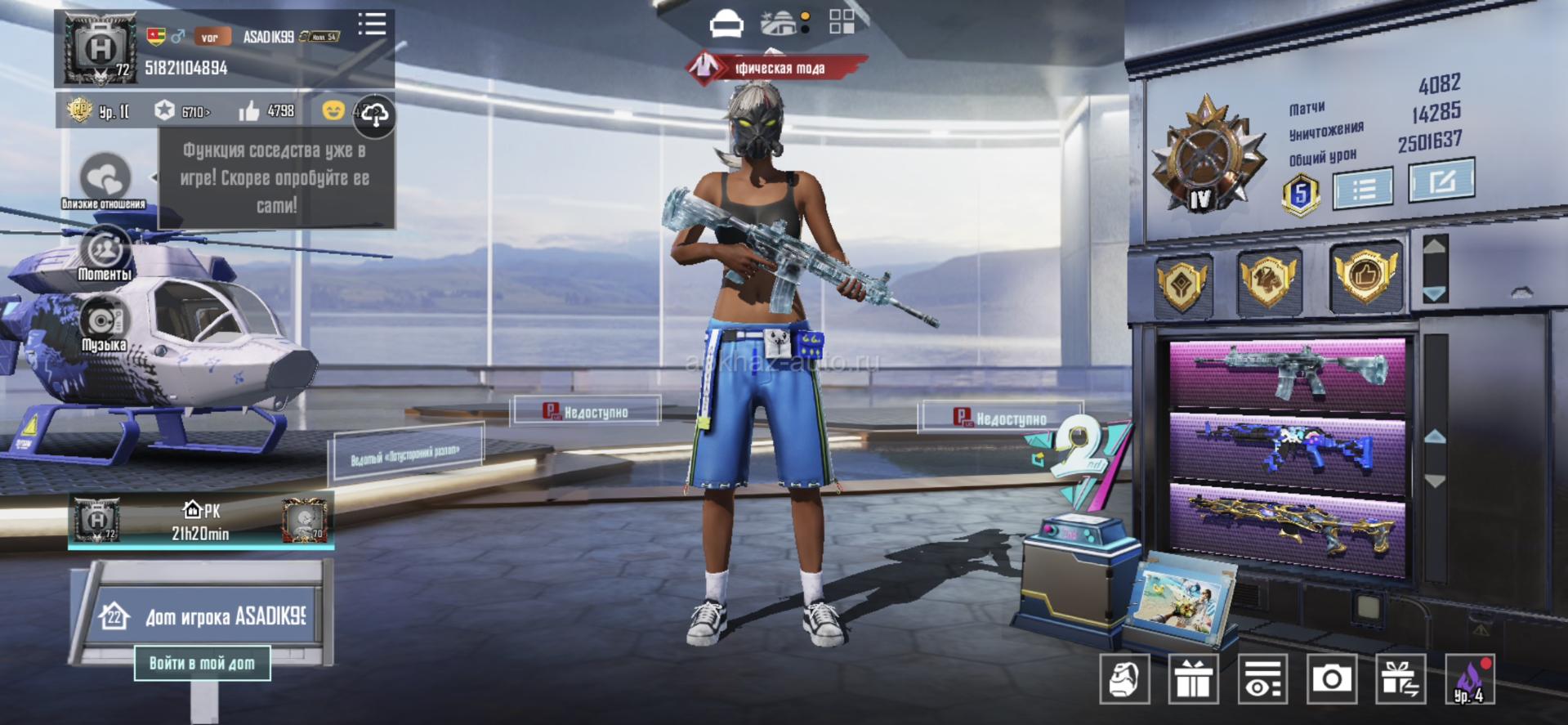The image size is (1568, 725).
Task: Switch to the vehicle tab at top
Action: pos(726,25)
